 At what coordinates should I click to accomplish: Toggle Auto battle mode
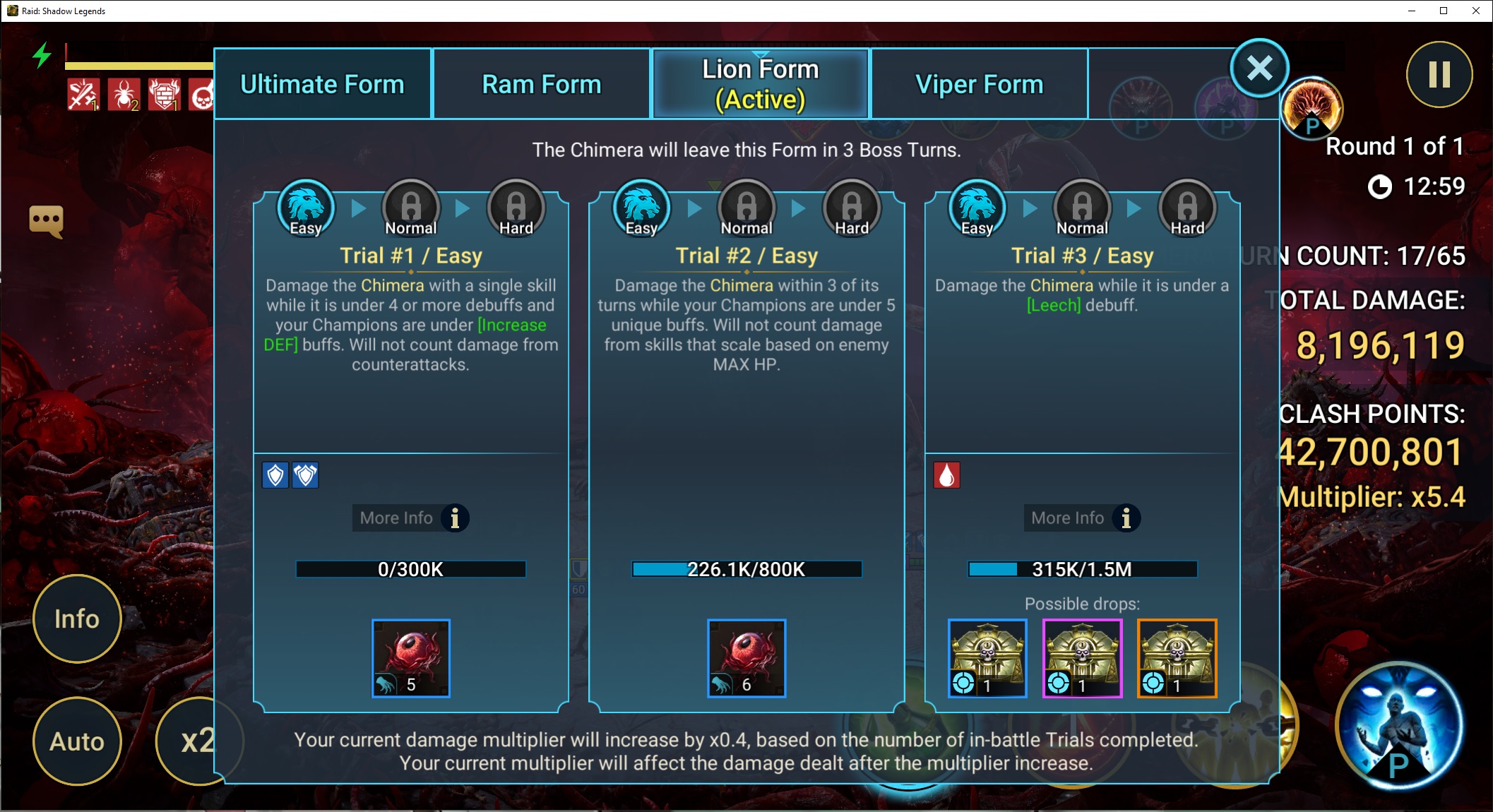[x=77, y=741]
